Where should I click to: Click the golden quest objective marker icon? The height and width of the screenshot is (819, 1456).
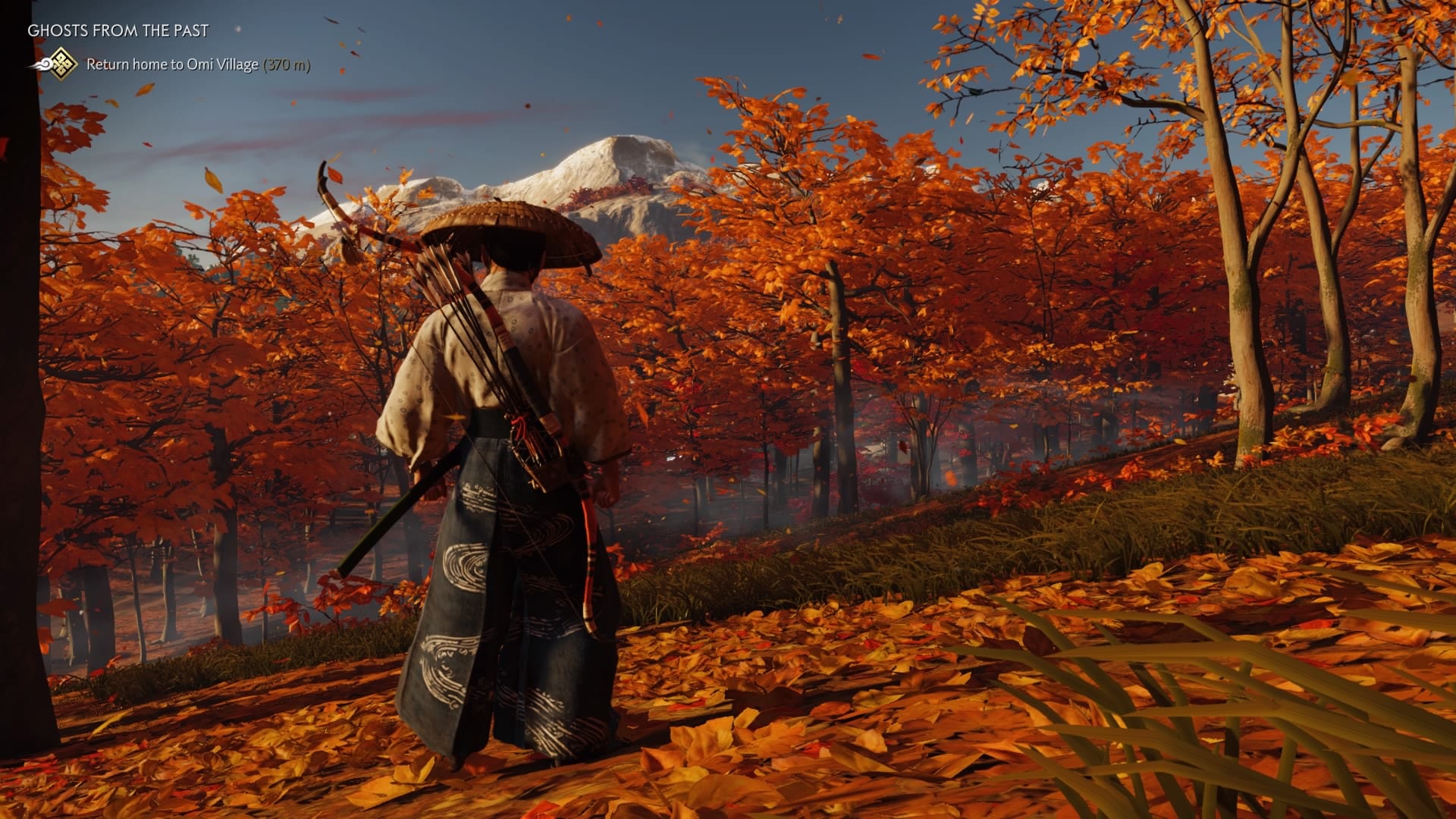(61, 64)
